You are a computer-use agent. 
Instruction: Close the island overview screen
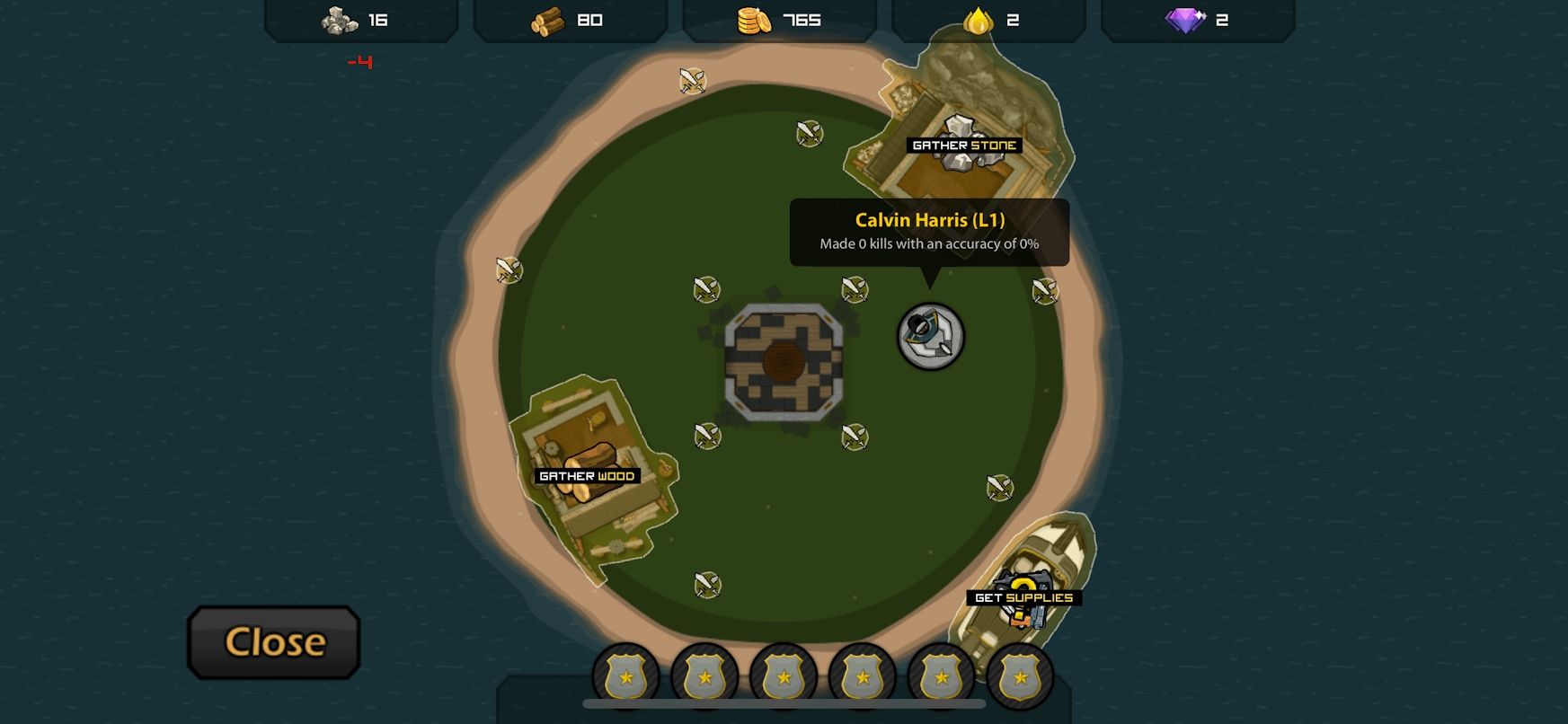click(274, 641)
